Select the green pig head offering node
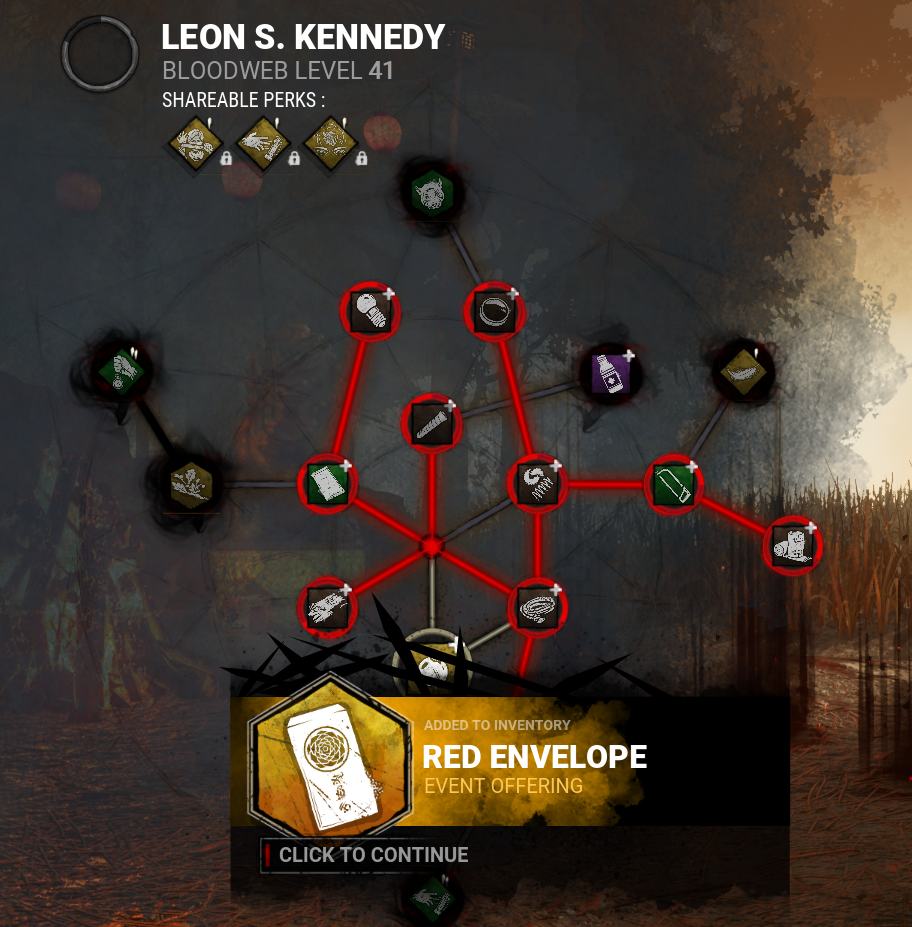The height and width of the screenshot is (927, 912). coord(433,191)
